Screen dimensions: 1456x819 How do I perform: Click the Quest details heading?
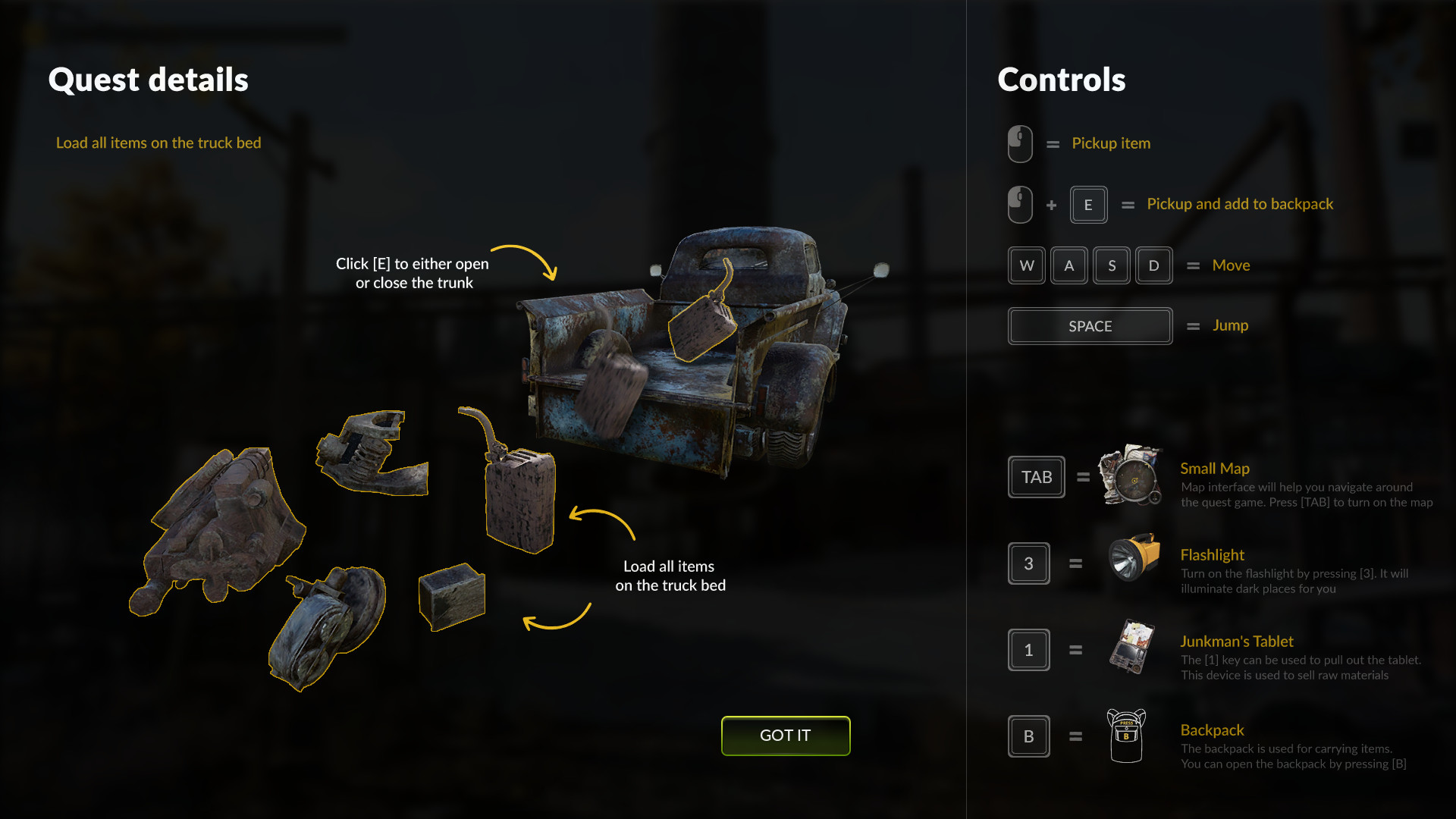click(149, 80)
